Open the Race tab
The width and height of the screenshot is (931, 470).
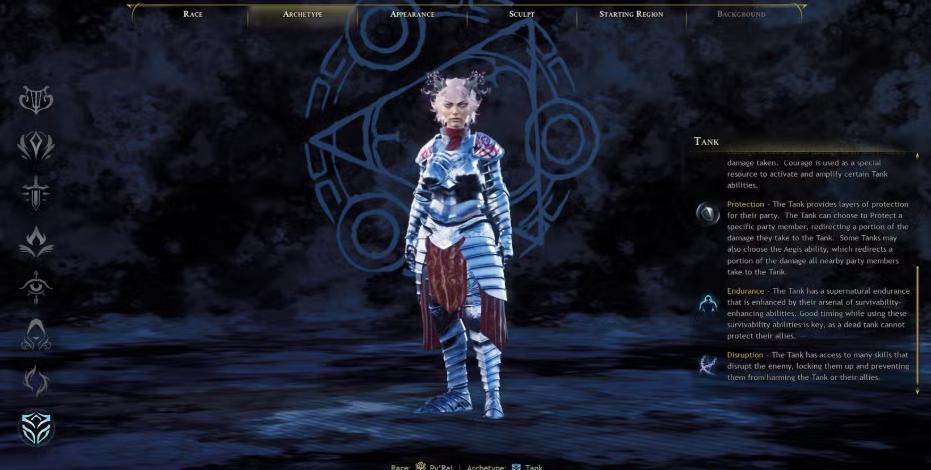[x=193, y=14]
